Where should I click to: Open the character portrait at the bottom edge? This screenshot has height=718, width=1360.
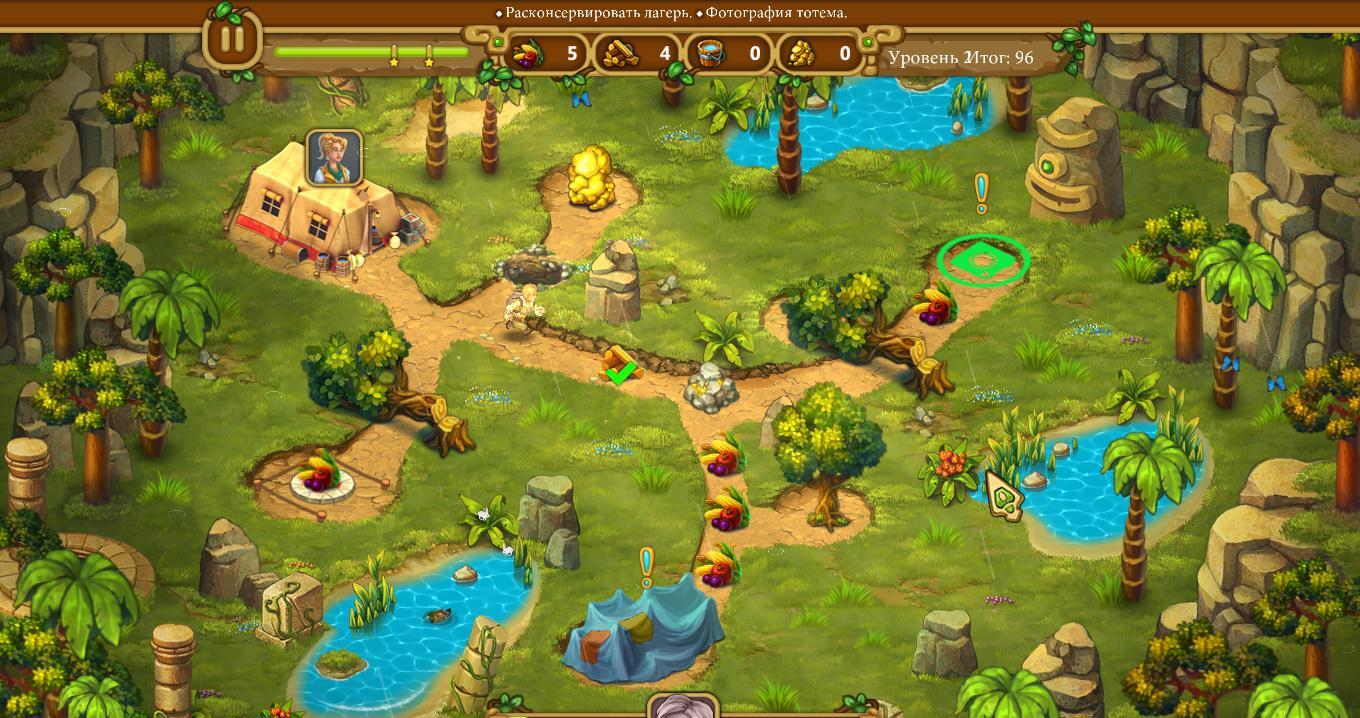pyautogui.click(x=682, y=708)
